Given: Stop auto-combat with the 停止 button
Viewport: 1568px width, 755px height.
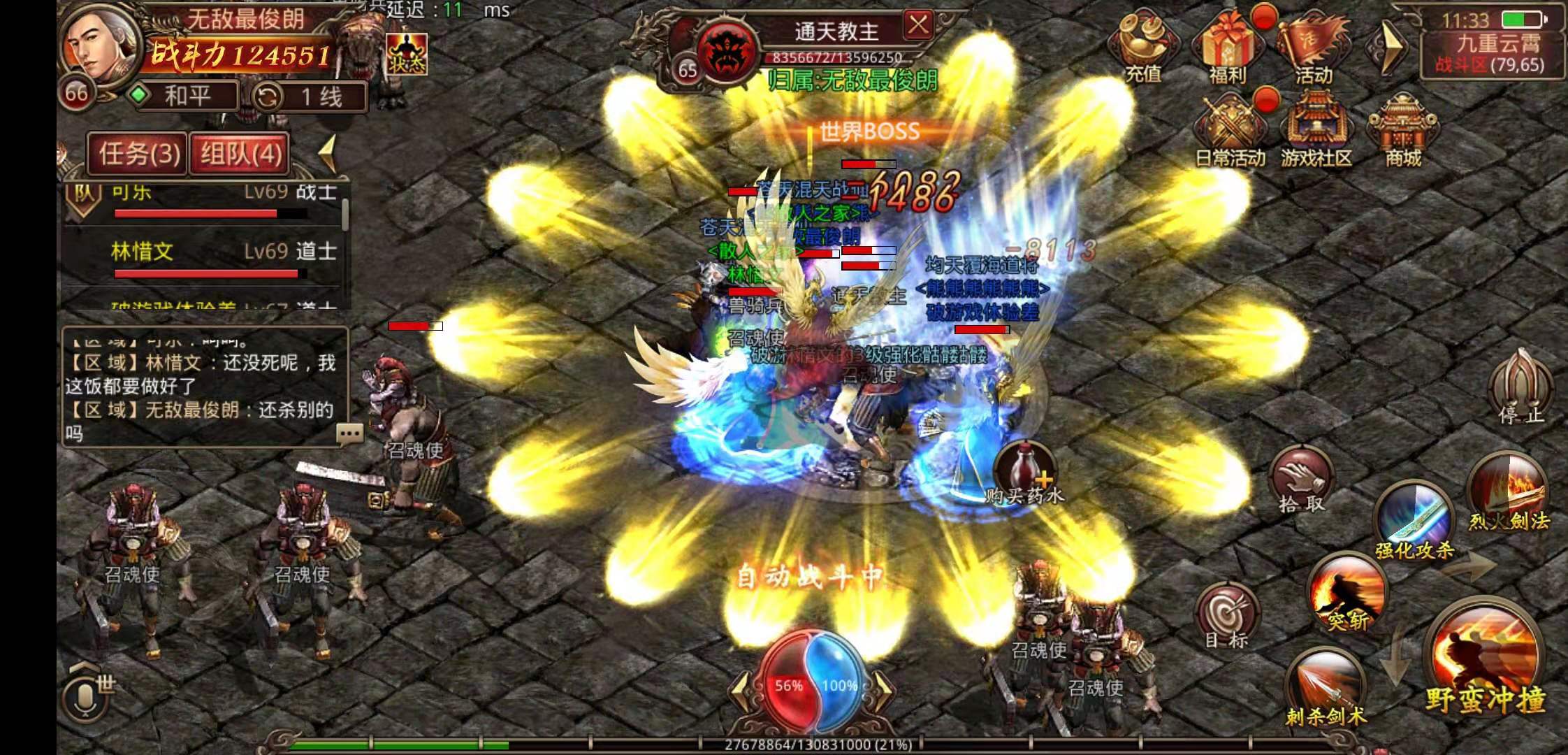Looking at the screenshot, I should click(1521, 387).
